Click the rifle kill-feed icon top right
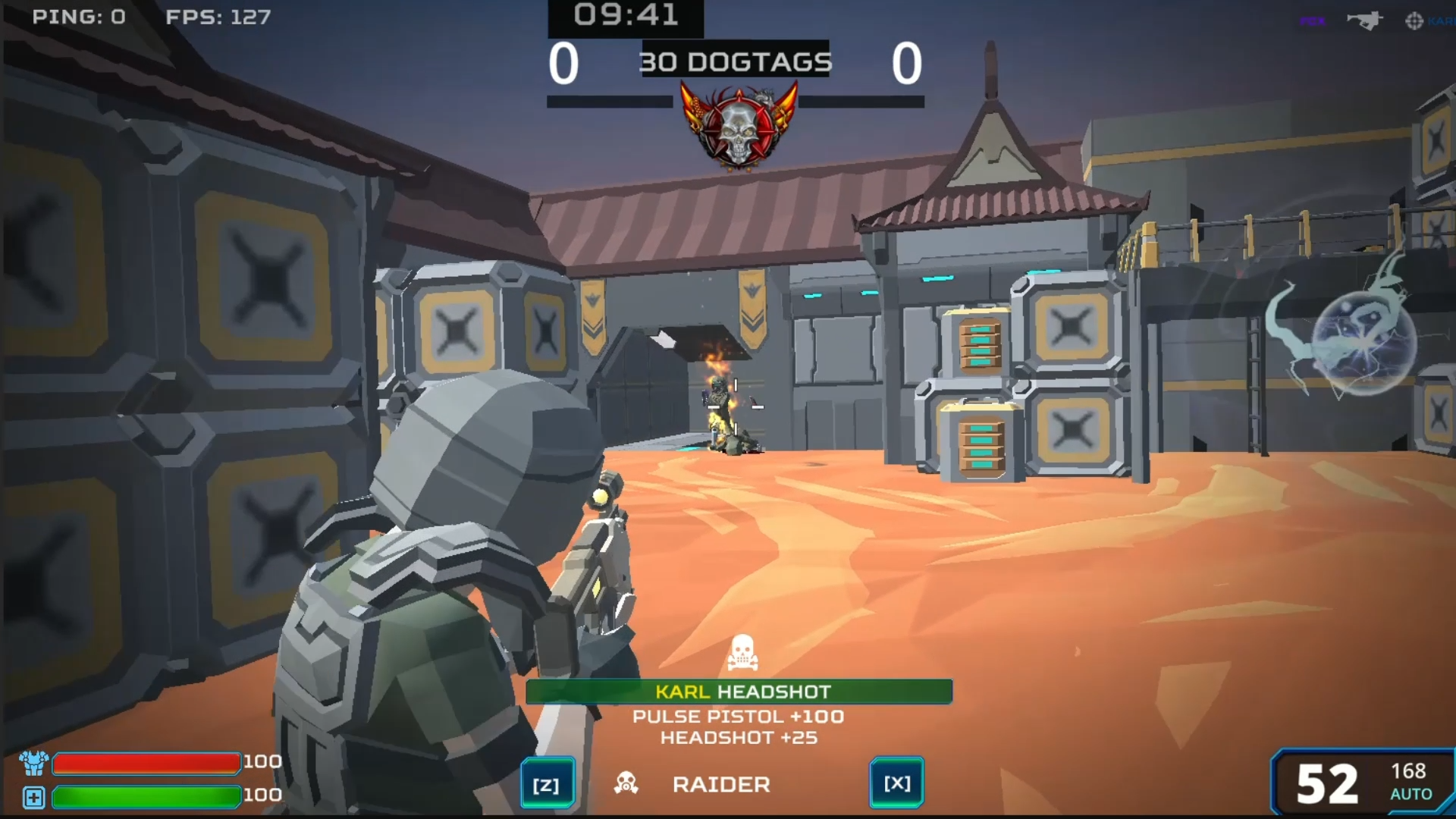 pos(1365,20)
